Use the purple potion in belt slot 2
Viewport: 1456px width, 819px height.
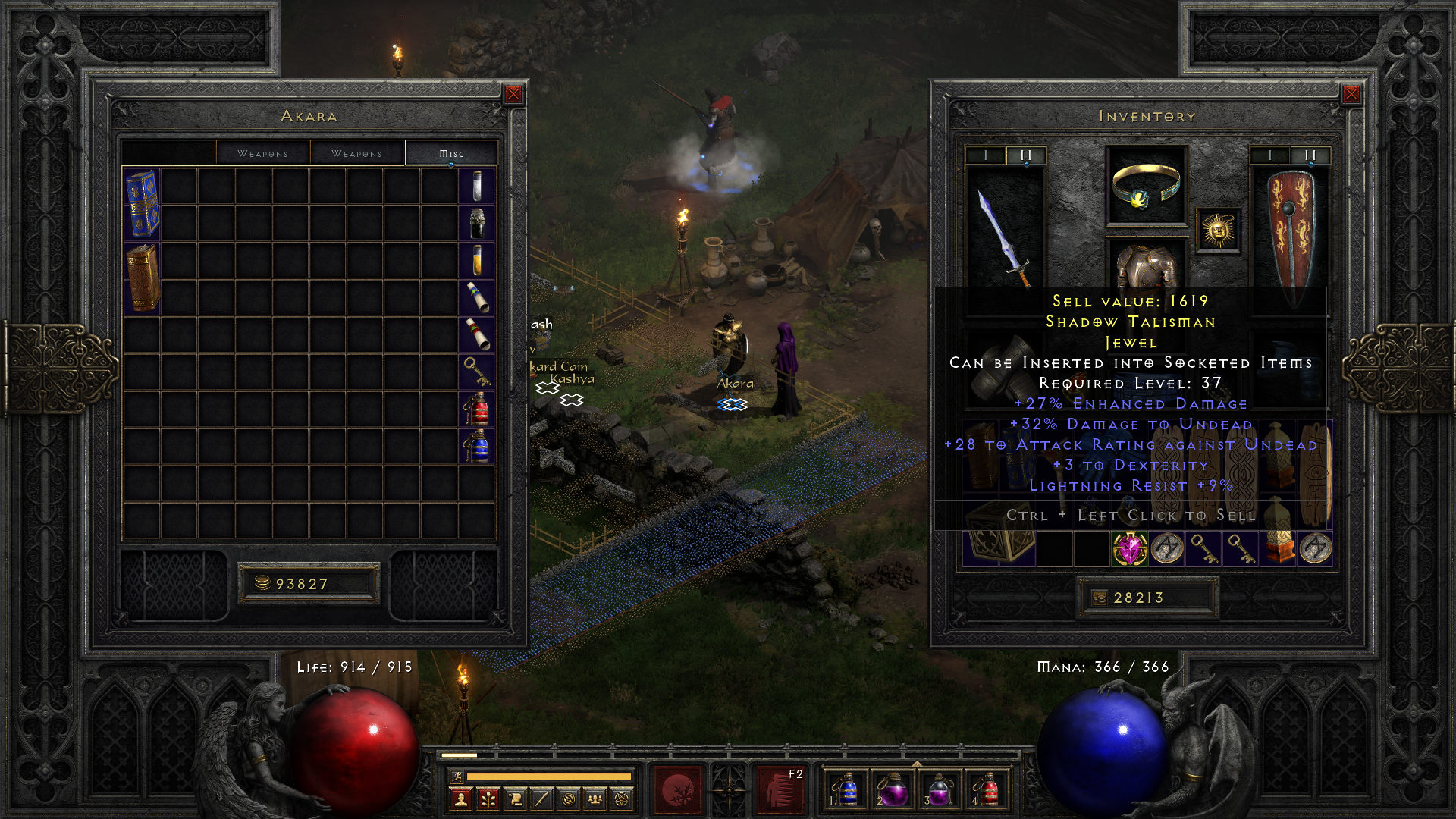click(892, 790)
